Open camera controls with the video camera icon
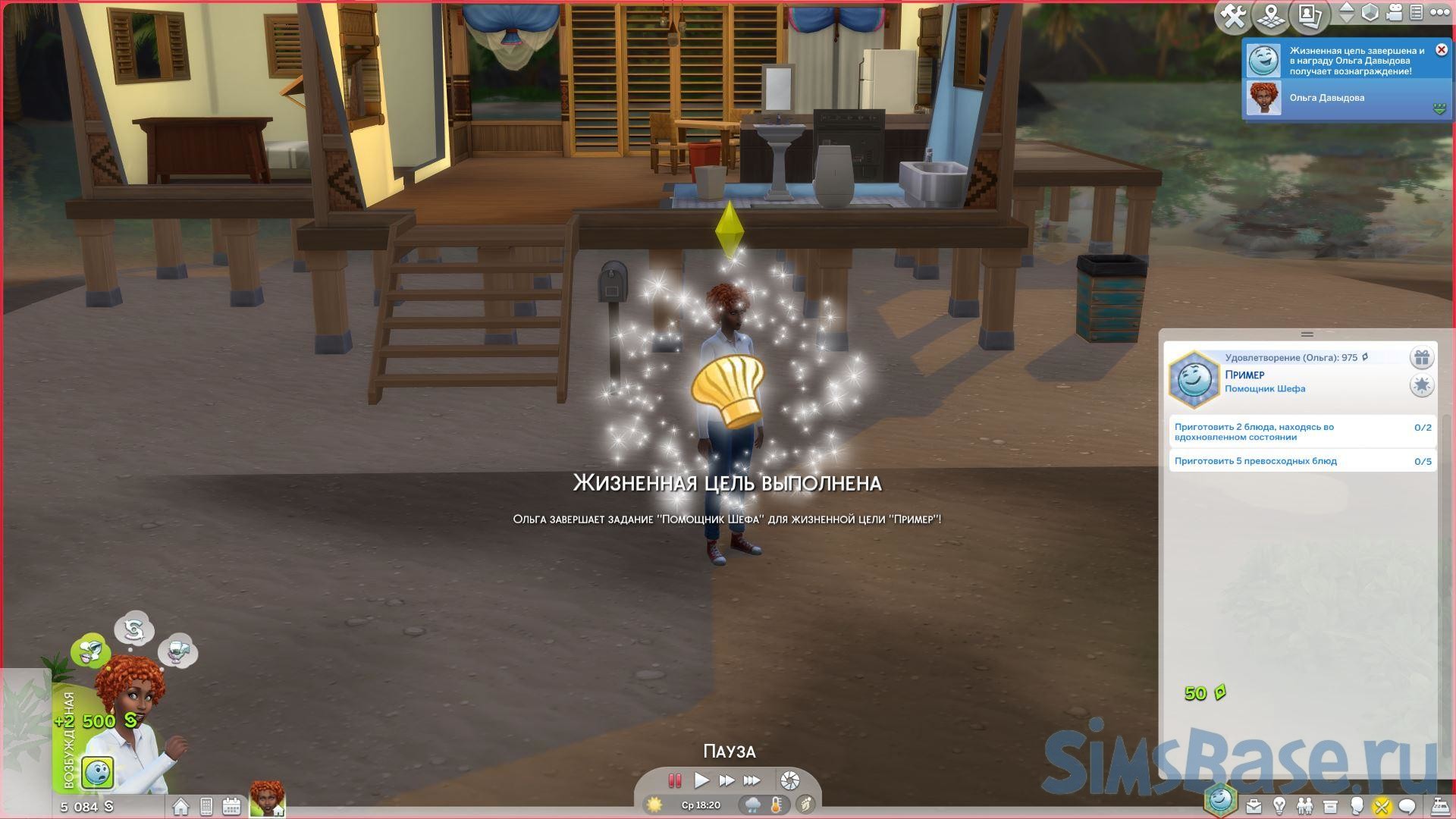 click(x=1394, y=13)
